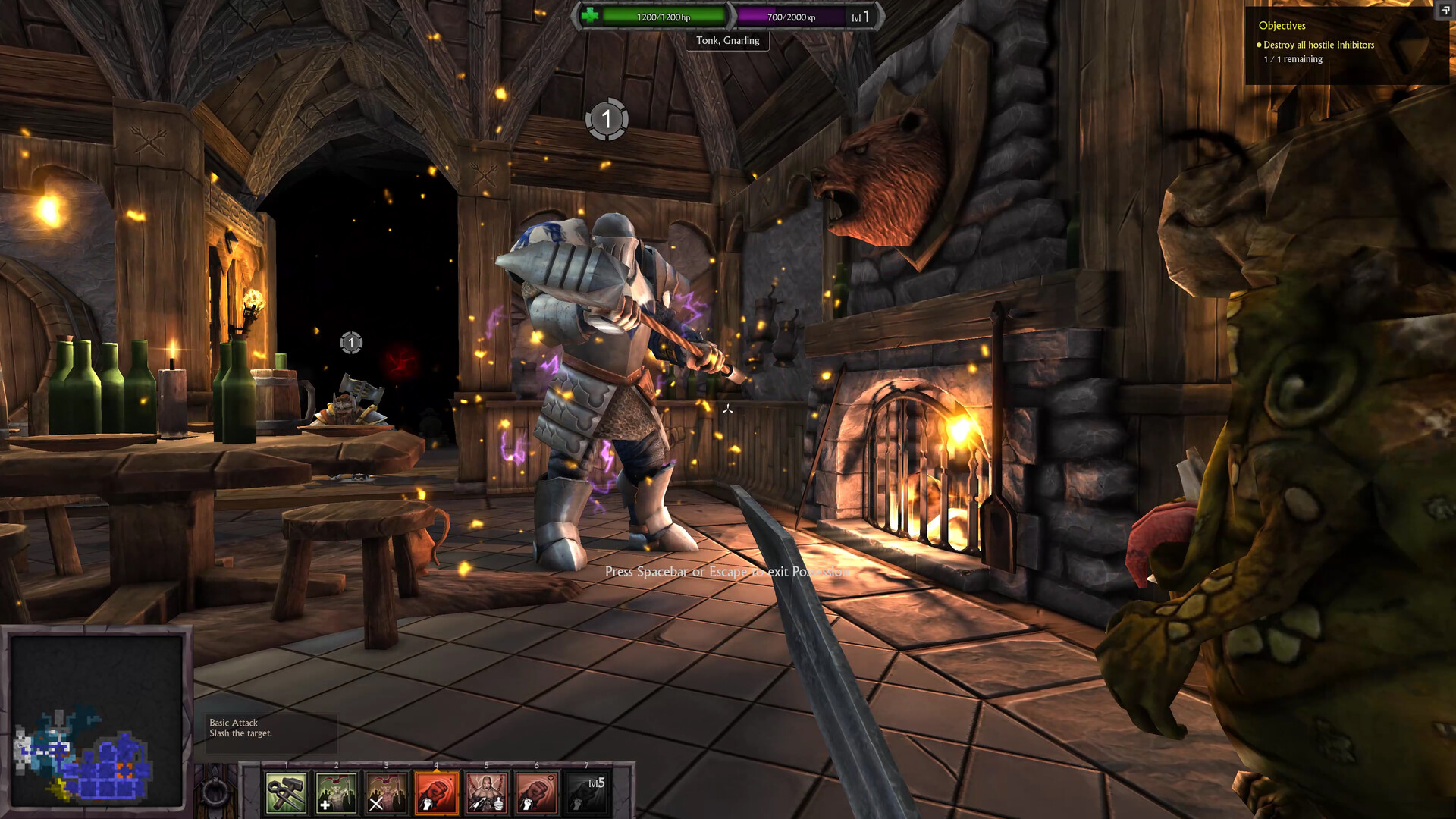Click the locked level 5 ability slot
Viewport: 1456px width, 819px height.
point(587,792)
